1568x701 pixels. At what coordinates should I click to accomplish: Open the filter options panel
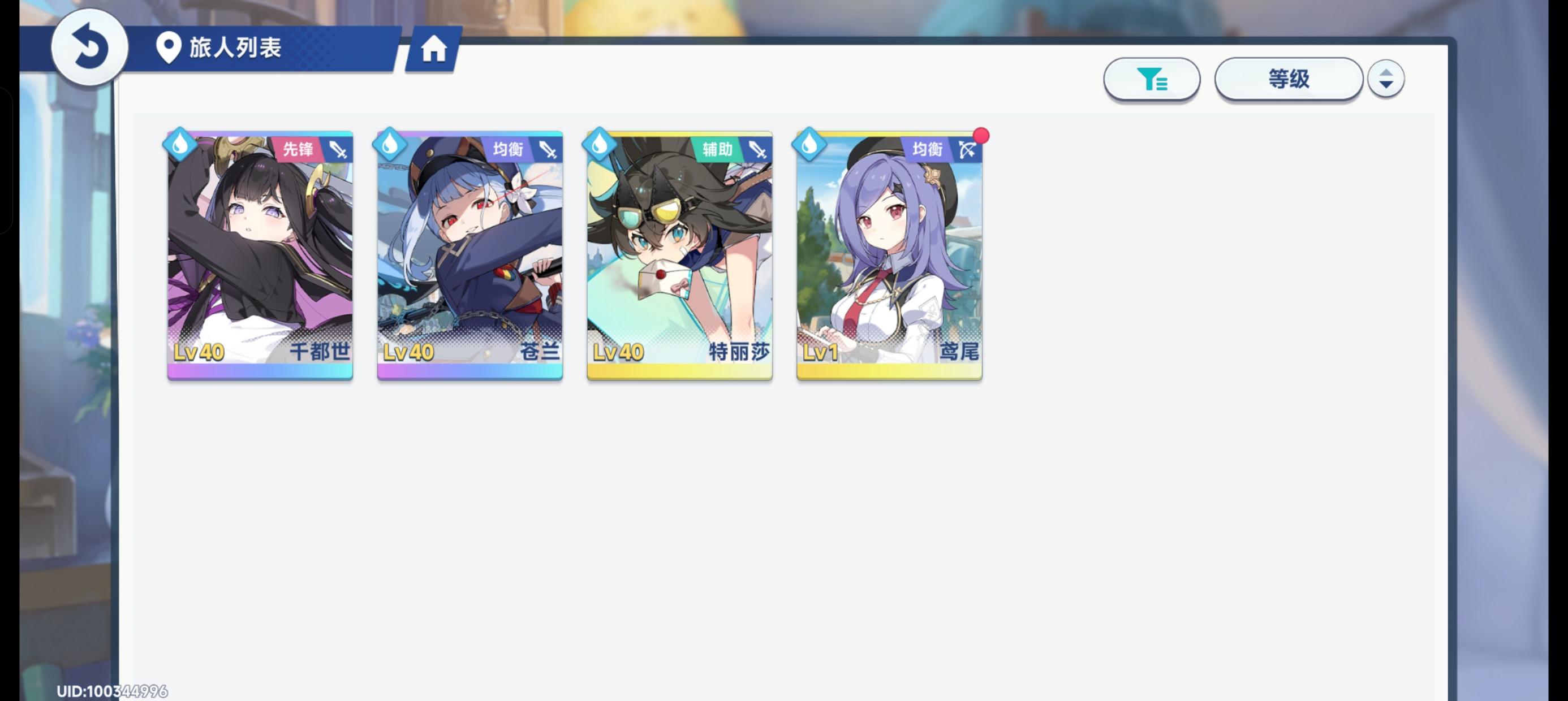tap(1151, 79)
